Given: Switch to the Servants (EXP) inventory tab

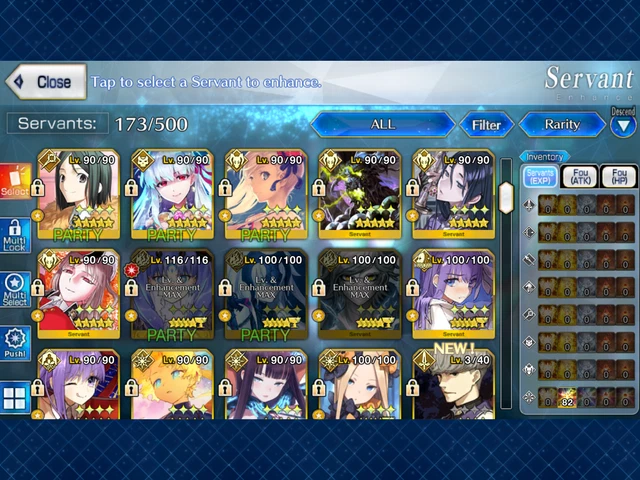Looking at the screenshot, I should [540, 177].
